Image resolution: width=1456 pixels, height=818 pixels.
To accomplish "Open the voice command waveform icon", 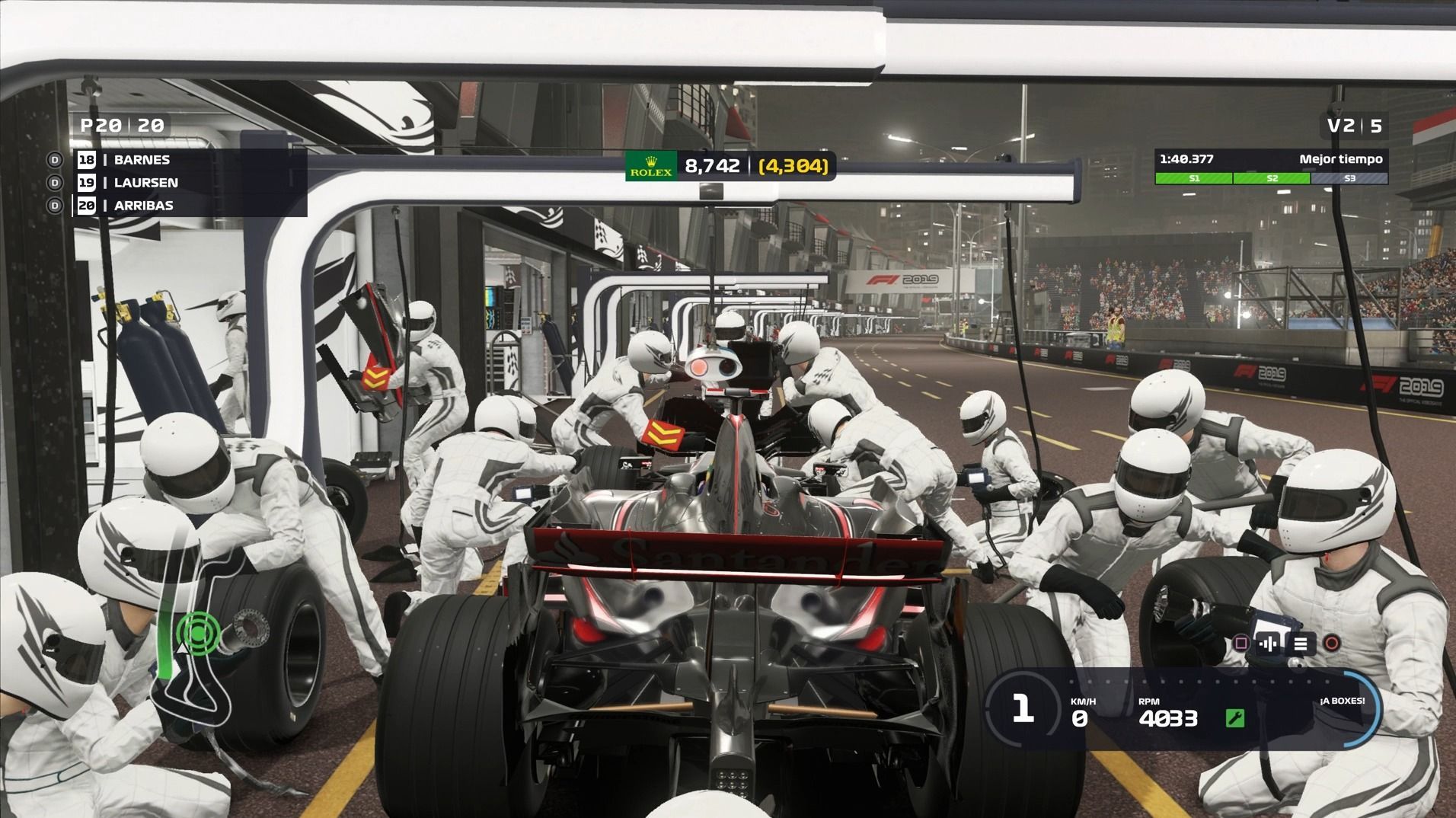I will (1269, 644).
